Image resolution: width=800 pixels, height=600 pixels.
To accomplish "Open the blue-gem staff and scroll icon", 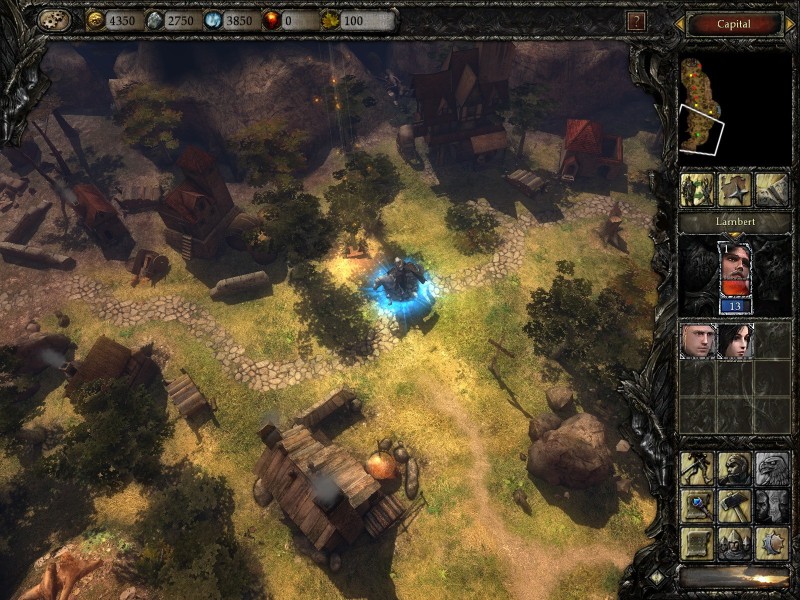I will pos(697,505).
